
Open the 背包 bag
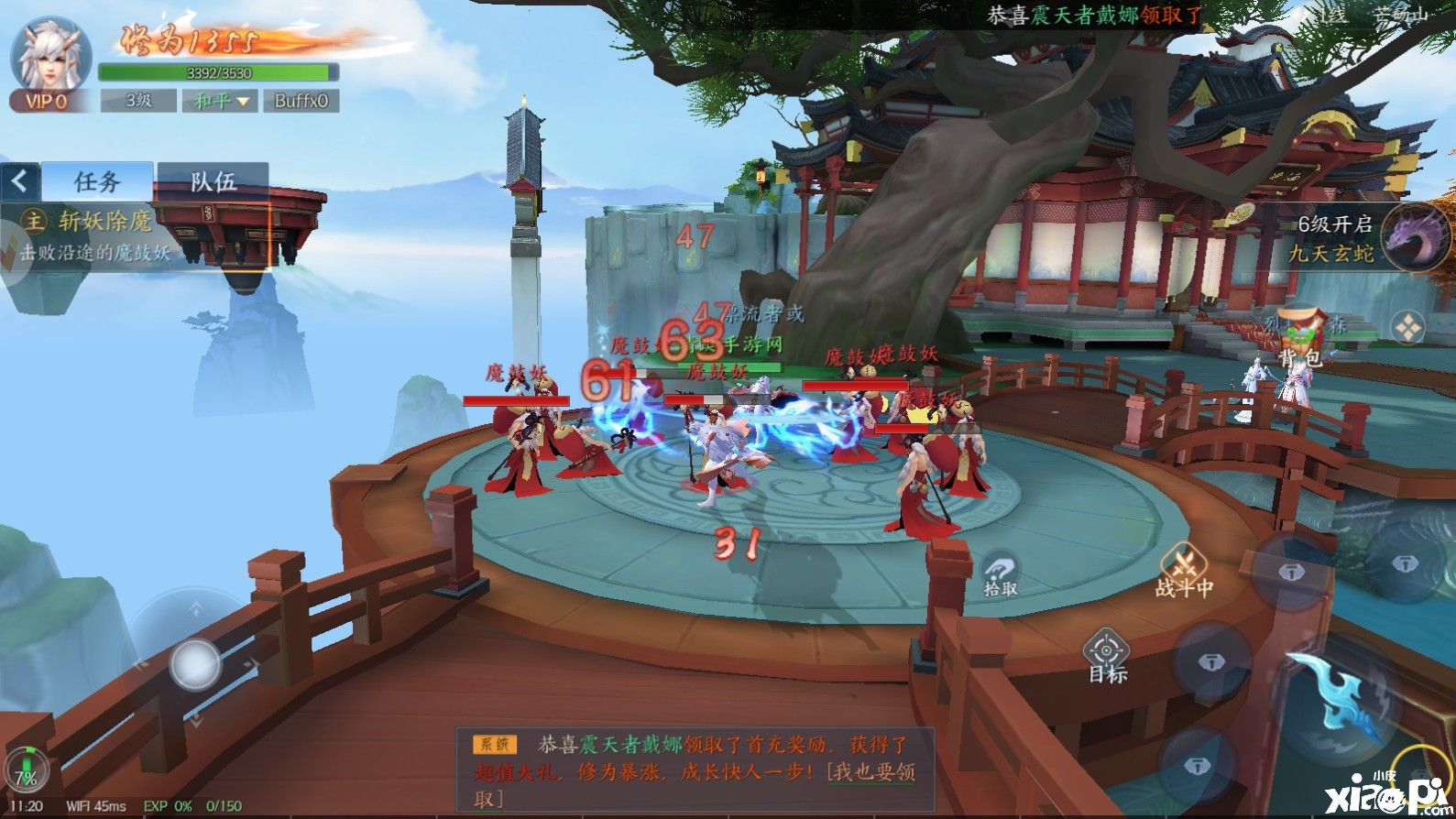[x=1301, y=337]
